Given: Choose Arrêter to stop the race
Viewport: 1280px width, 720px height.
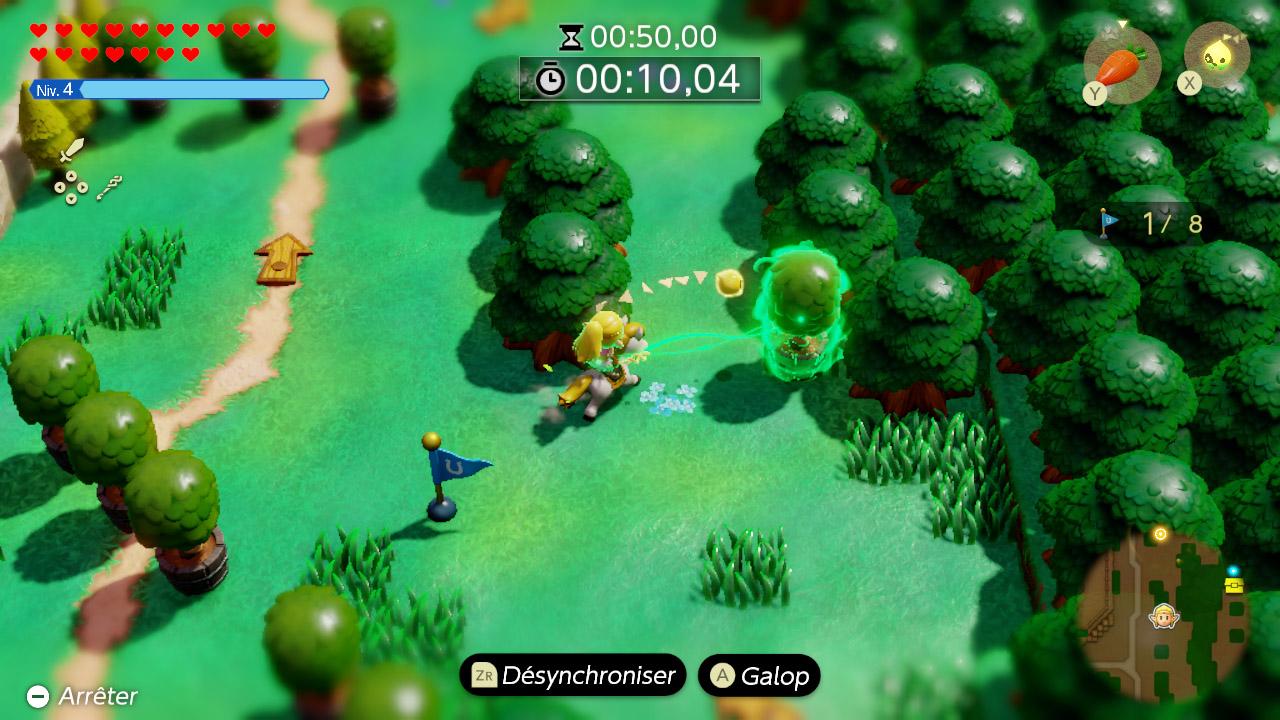Looking at the screenshot, I should (82, 696).
